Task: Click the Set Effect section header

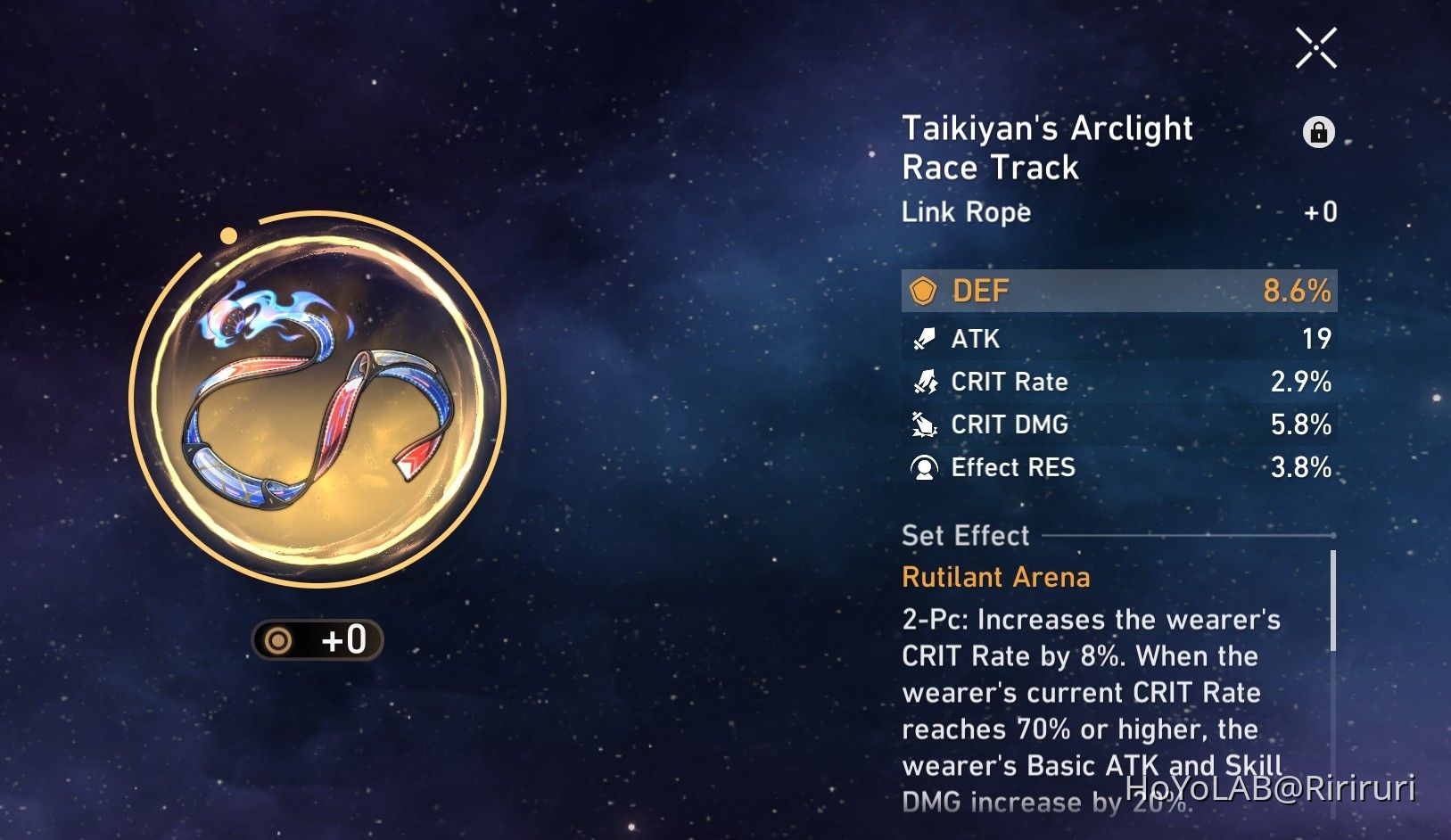Action: (x=965, y=535)
